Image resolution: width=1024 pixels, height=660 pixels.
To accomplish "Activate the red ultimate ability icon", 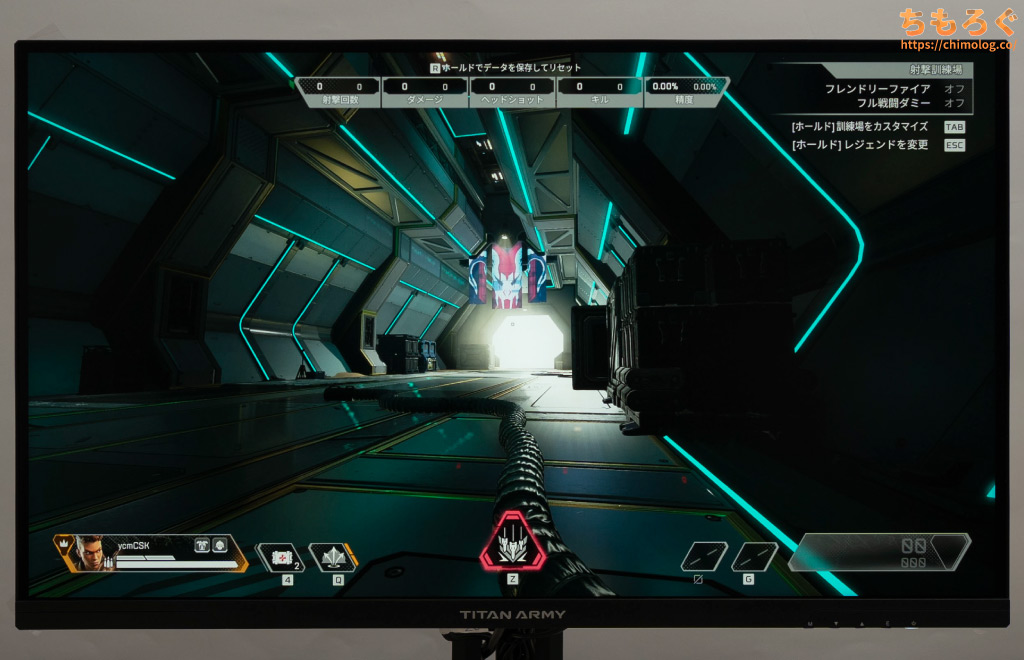I will click(513, 541).
